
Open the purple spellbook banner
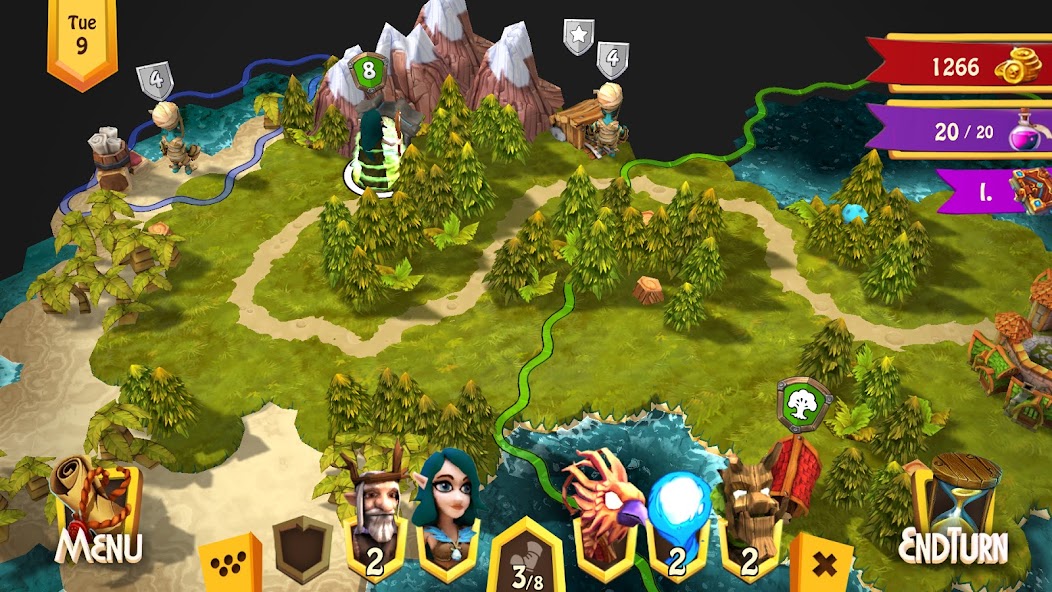[996, 191]
